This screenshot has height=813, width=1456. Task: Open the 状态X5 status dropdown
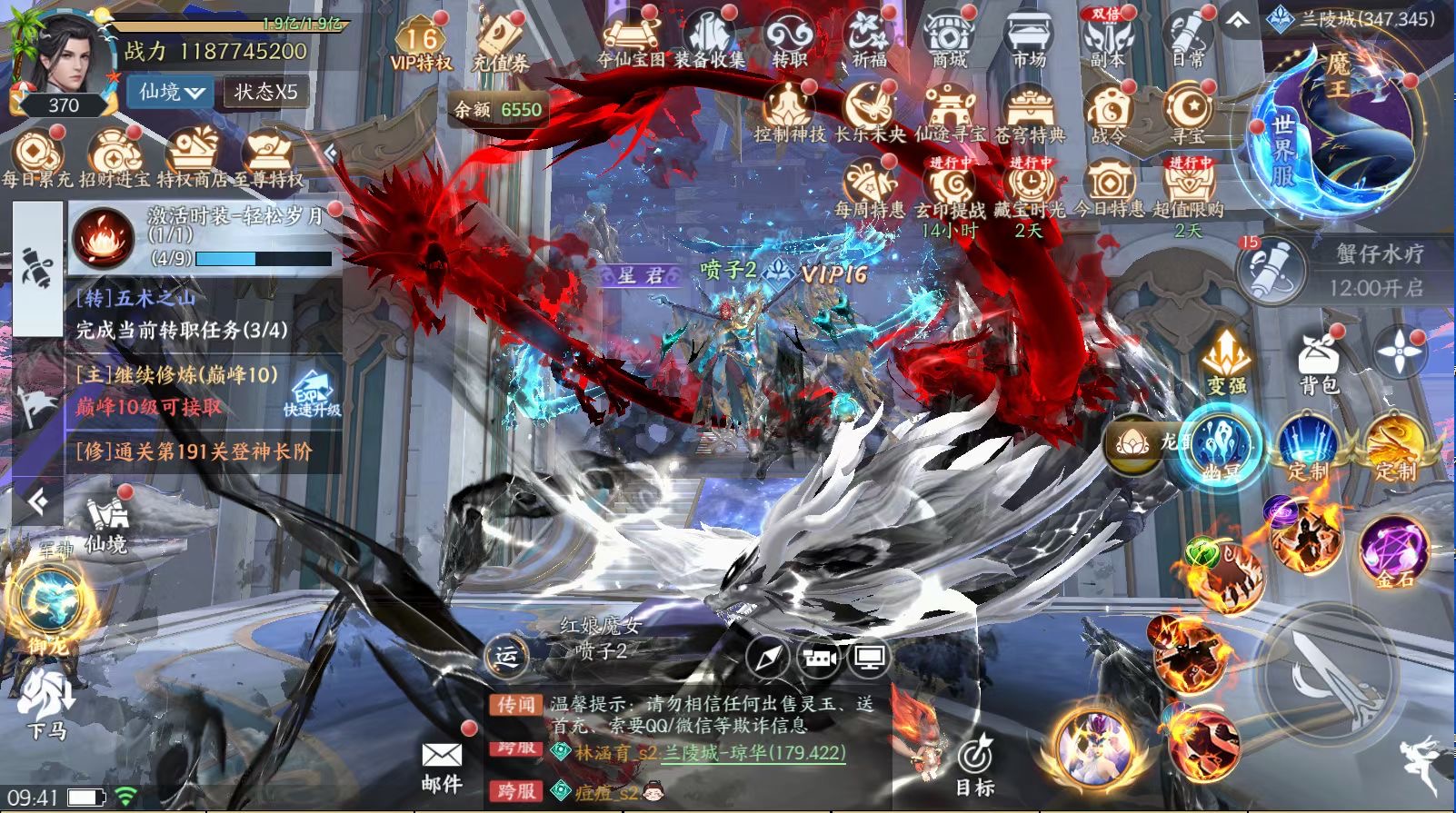265,92
